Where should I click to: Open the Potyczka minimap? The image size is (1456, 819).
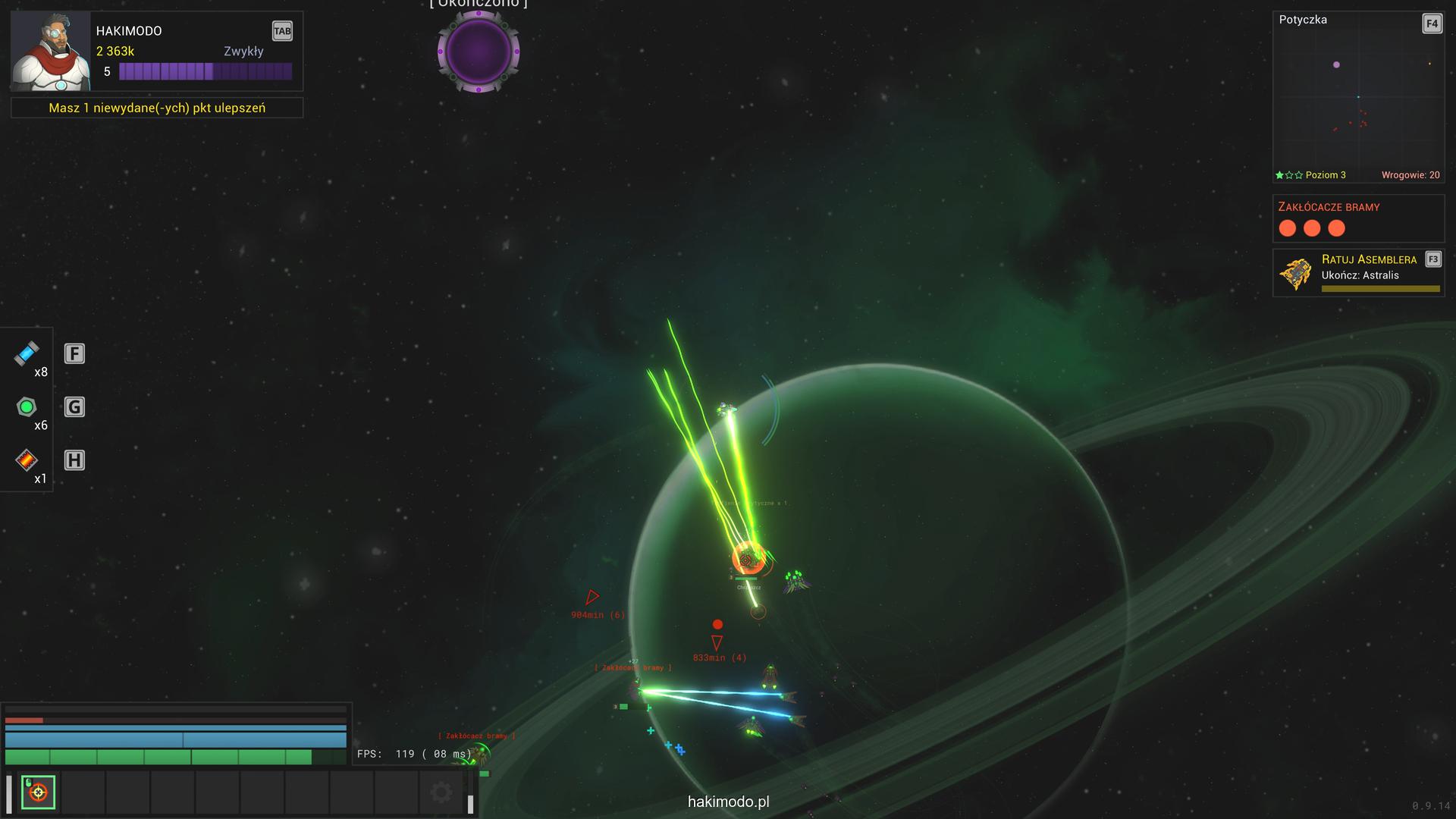coord(1357,99)
